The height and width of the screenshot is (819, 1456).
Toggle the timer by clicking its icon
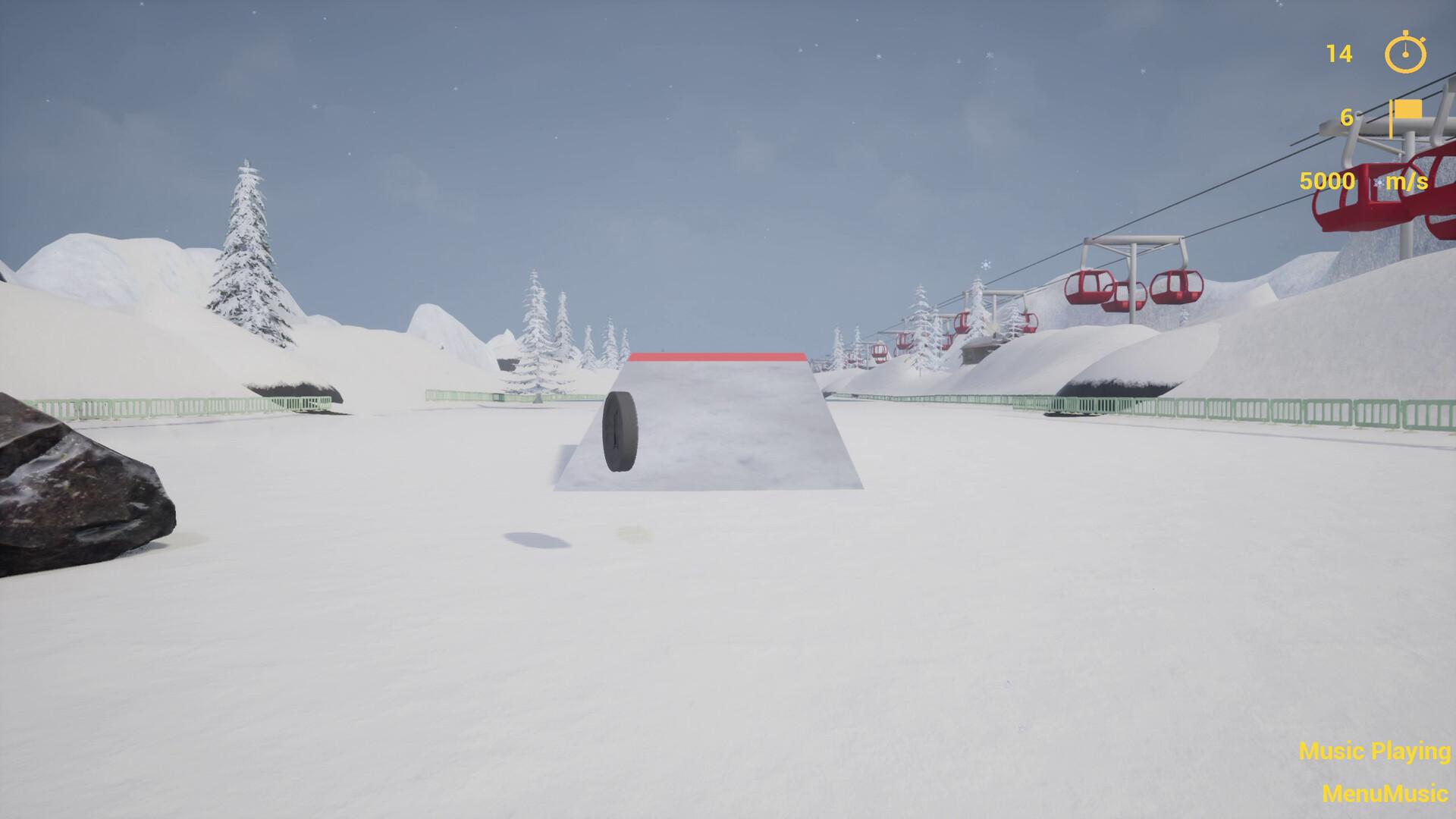point(1404,55)
